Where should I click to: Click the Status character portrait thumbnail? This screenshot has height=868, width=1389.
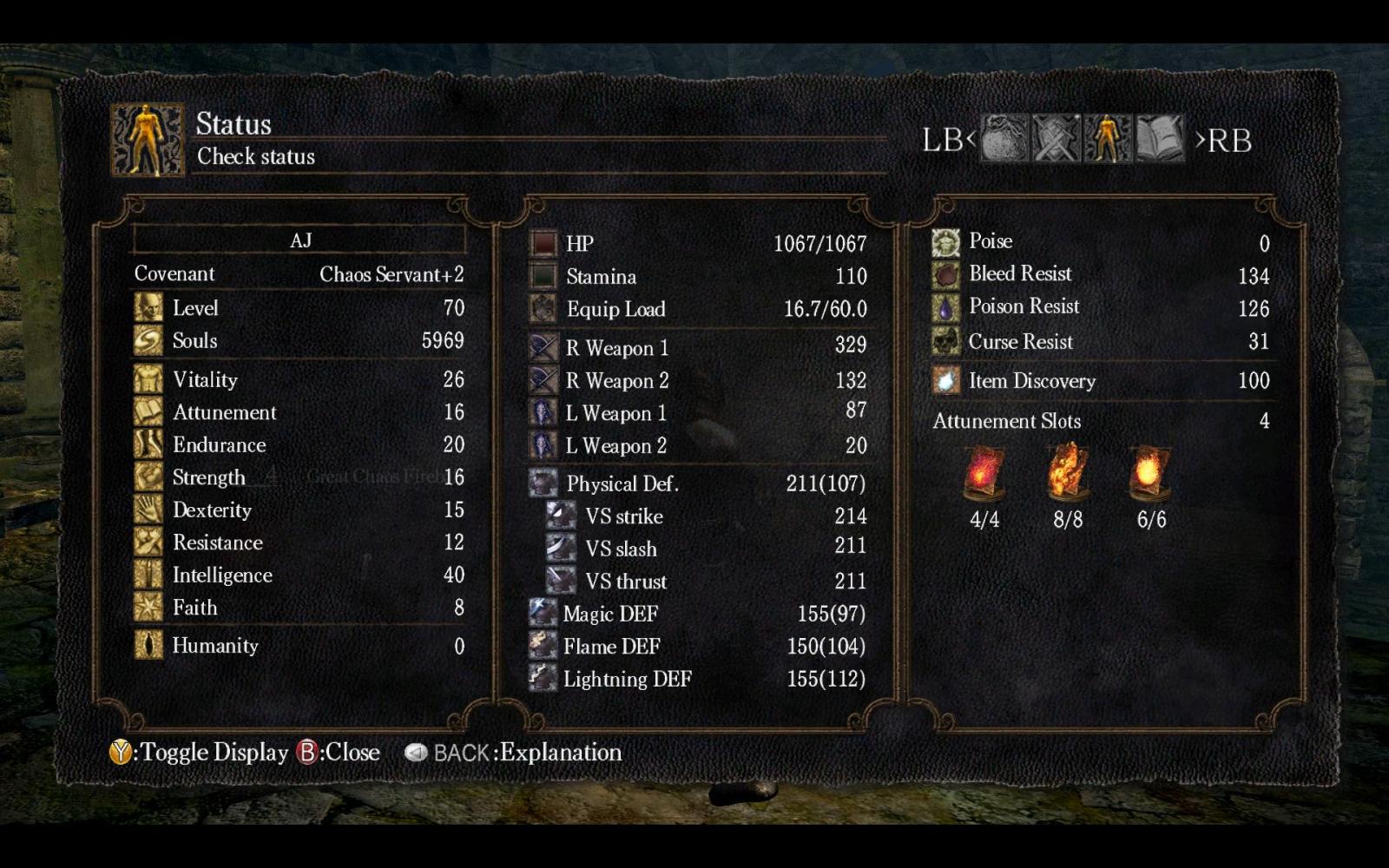148,137
